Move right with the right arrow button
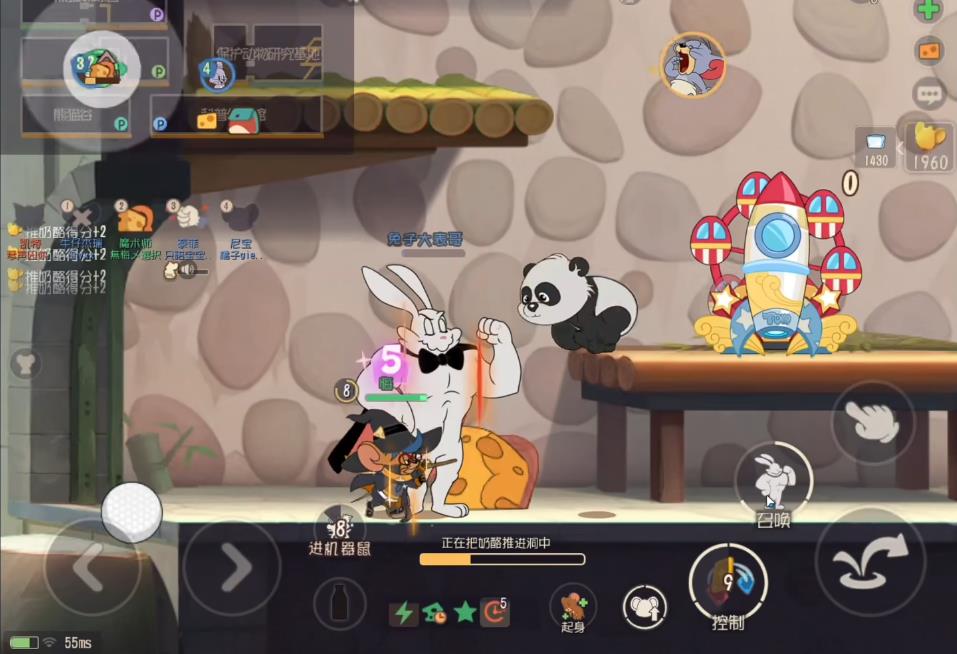Viewport: 957px width, 654px height. pos(232,567)
